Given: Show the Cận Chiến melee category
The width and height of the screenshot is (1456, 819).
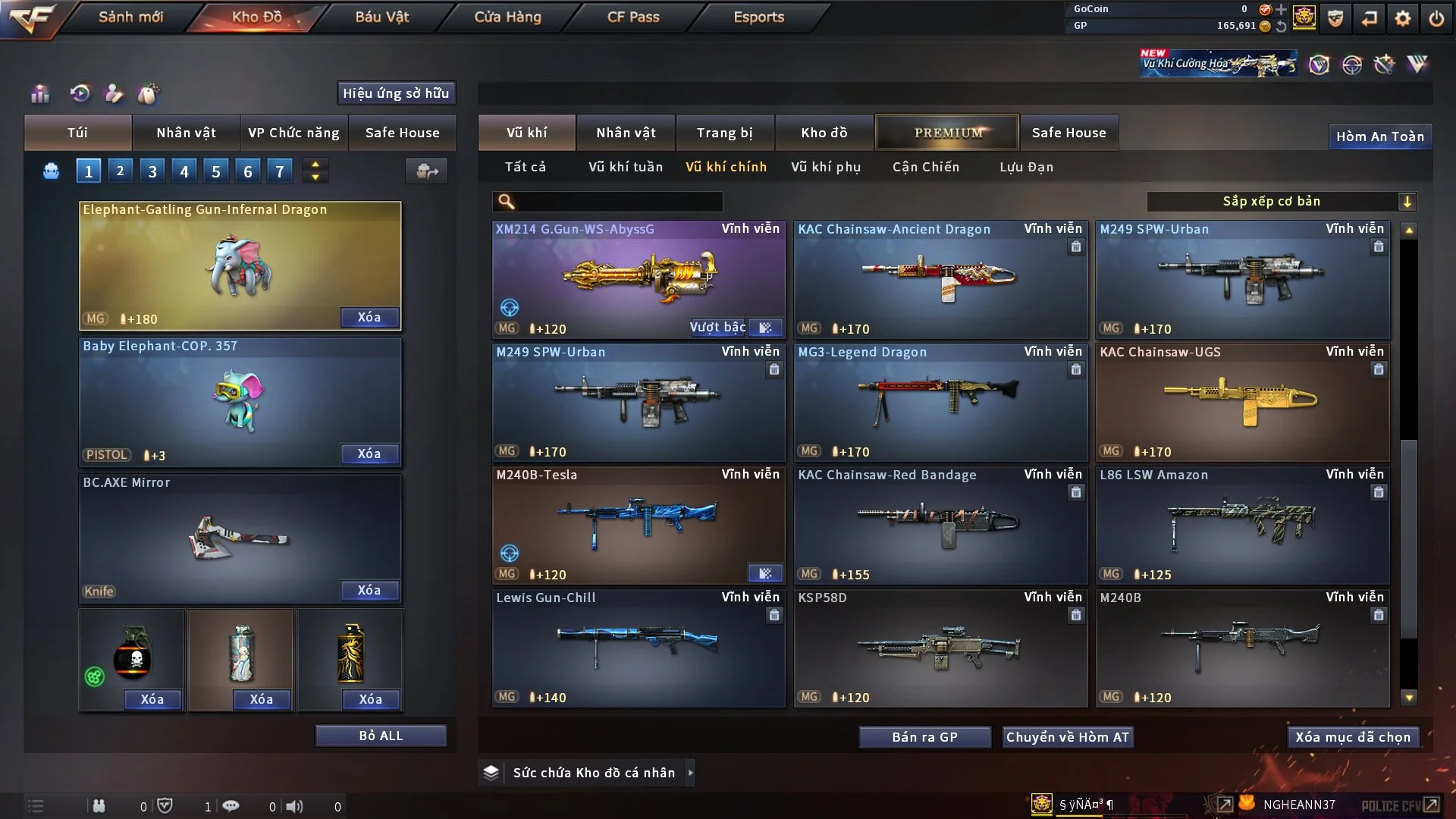Looking at the screenshot, I should tap(926, 167).
